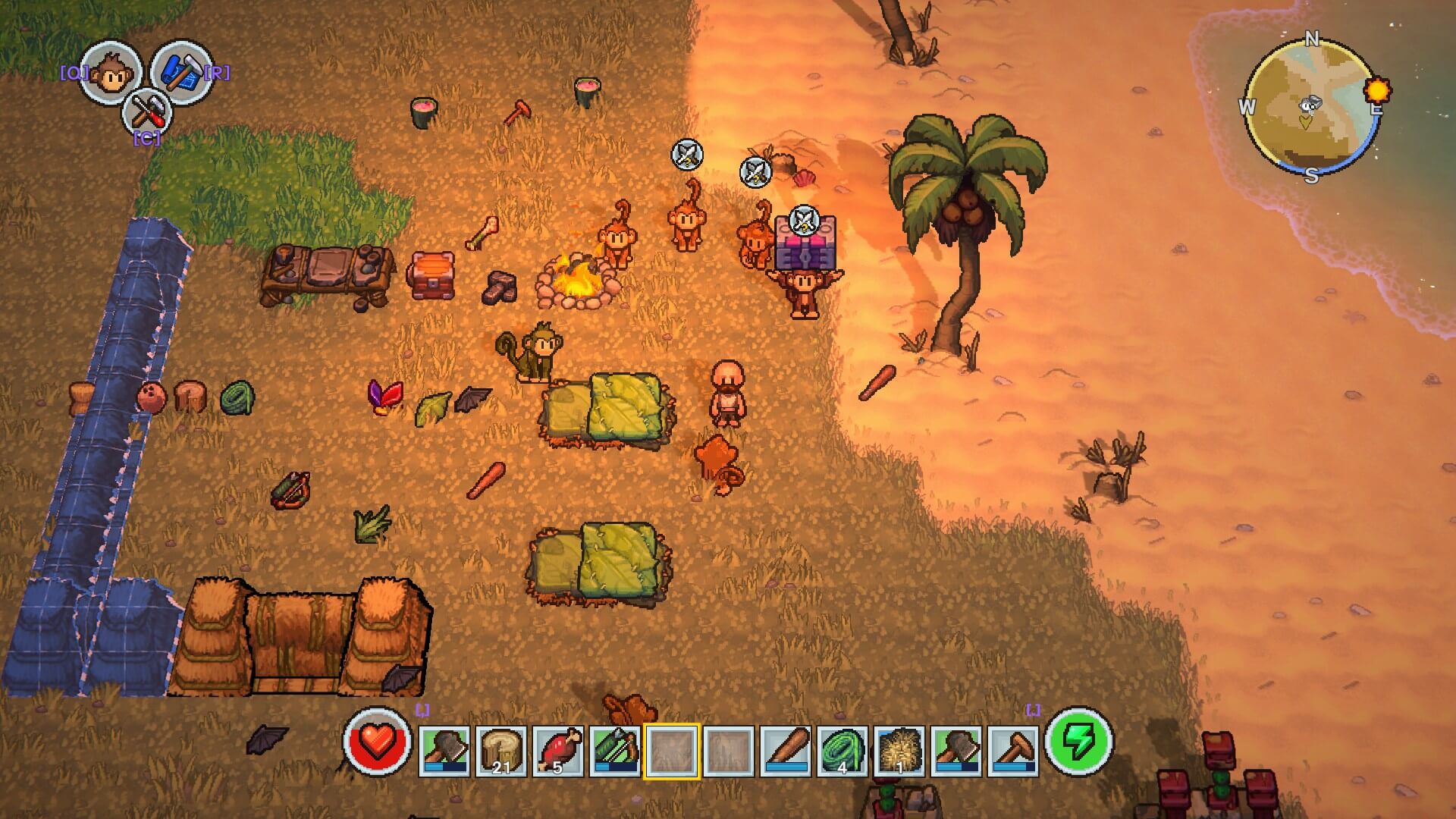Click the circular compass minimap
This screenshot has width=1456, height=819.
(x=1311, y=106)
